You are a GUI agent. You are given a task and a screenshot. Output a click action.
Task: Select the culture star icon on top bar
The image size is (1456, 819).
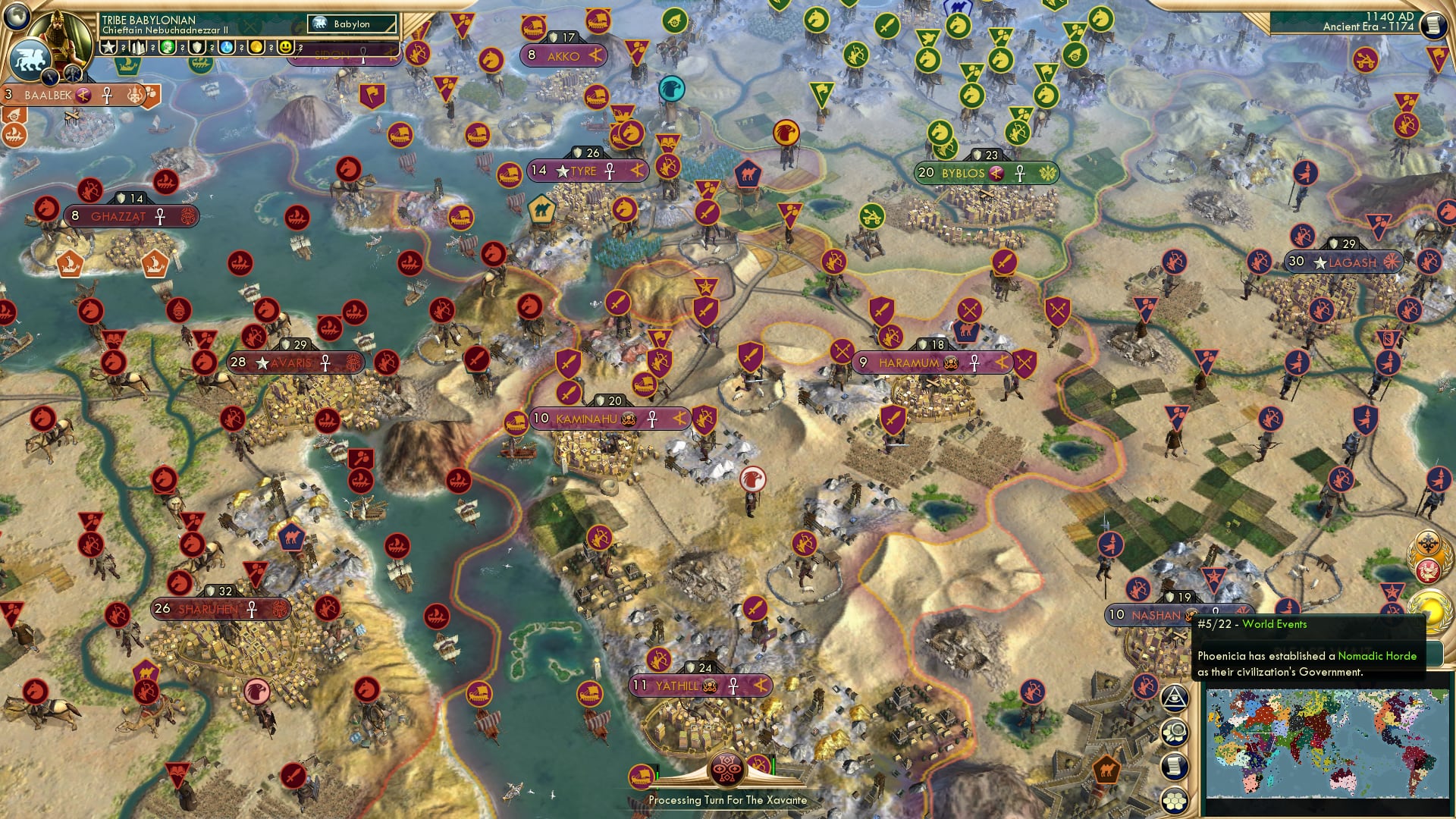tap(108, 48)
